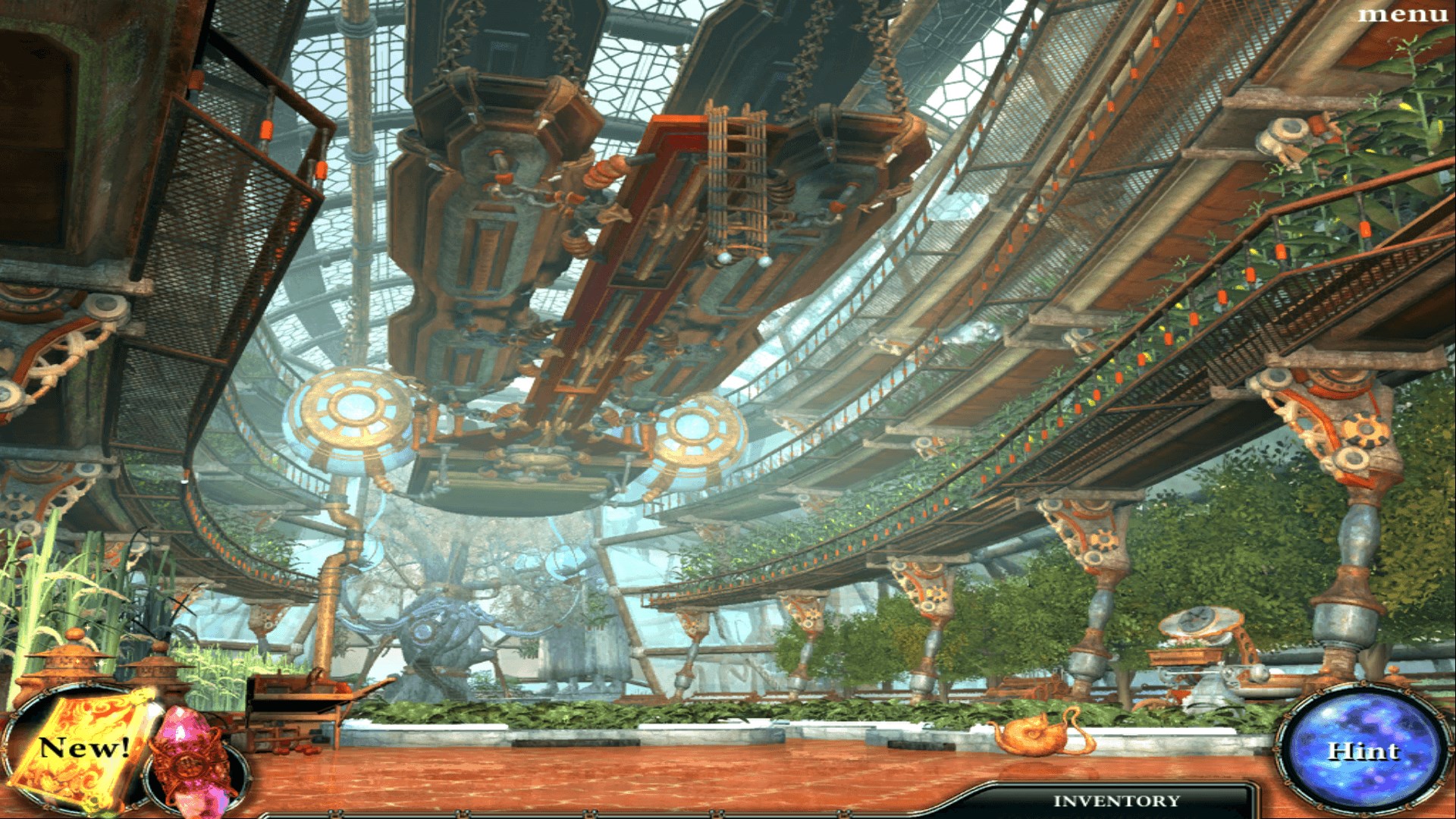Open the game menu
1456x819 pixels.
pyautogui.click(x=1403, y=14)
